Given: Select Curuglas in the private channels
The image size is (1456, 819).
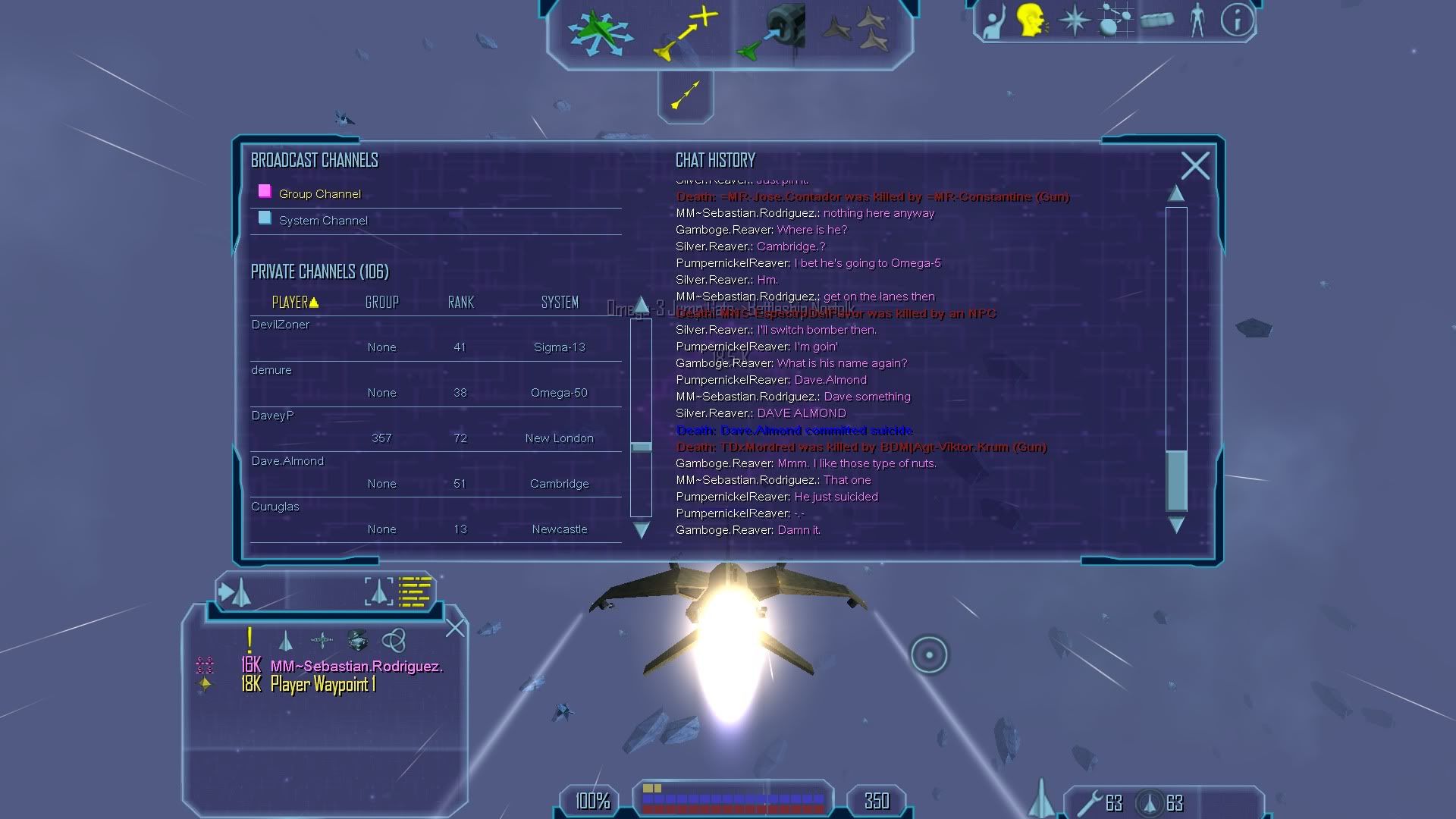Looking at the screenshot, I should point(275,507).
